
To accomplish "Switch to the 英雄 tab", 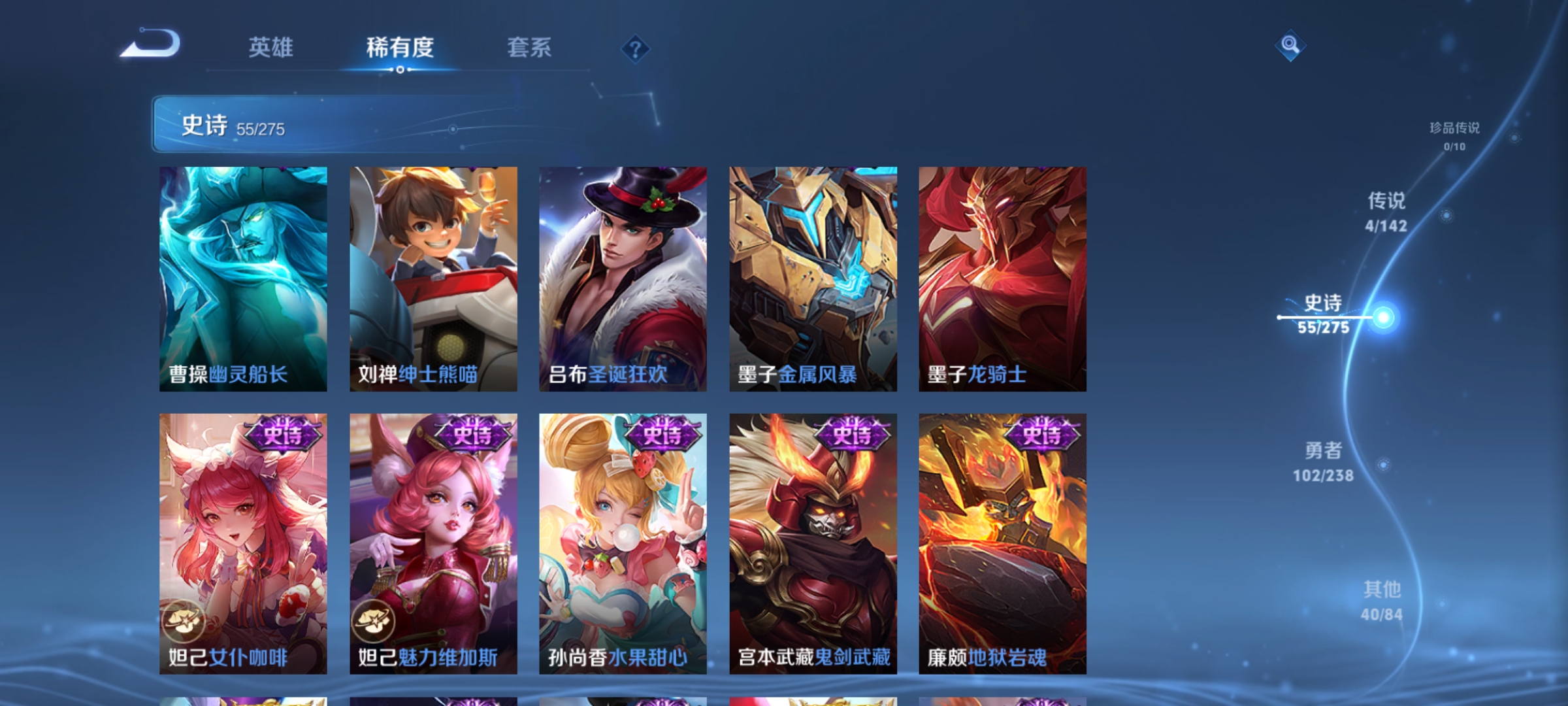I will (271, 47).
